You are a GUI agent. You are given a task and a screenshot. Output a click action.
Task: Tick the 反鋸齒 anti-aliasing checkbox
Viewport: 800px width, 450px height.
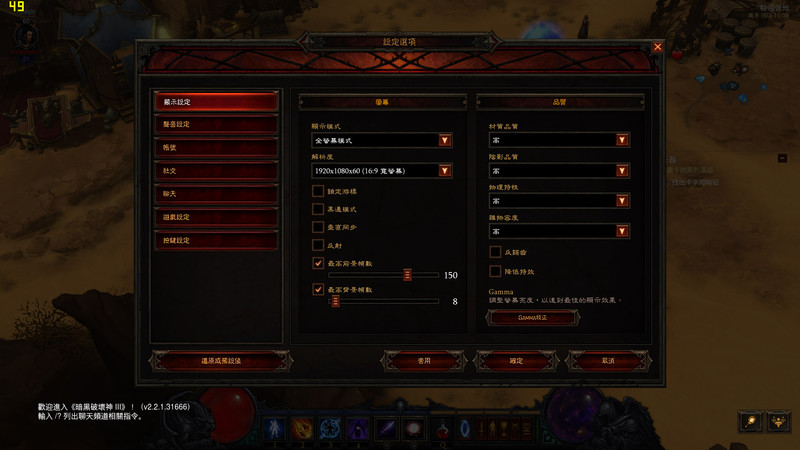click(495, 253)
